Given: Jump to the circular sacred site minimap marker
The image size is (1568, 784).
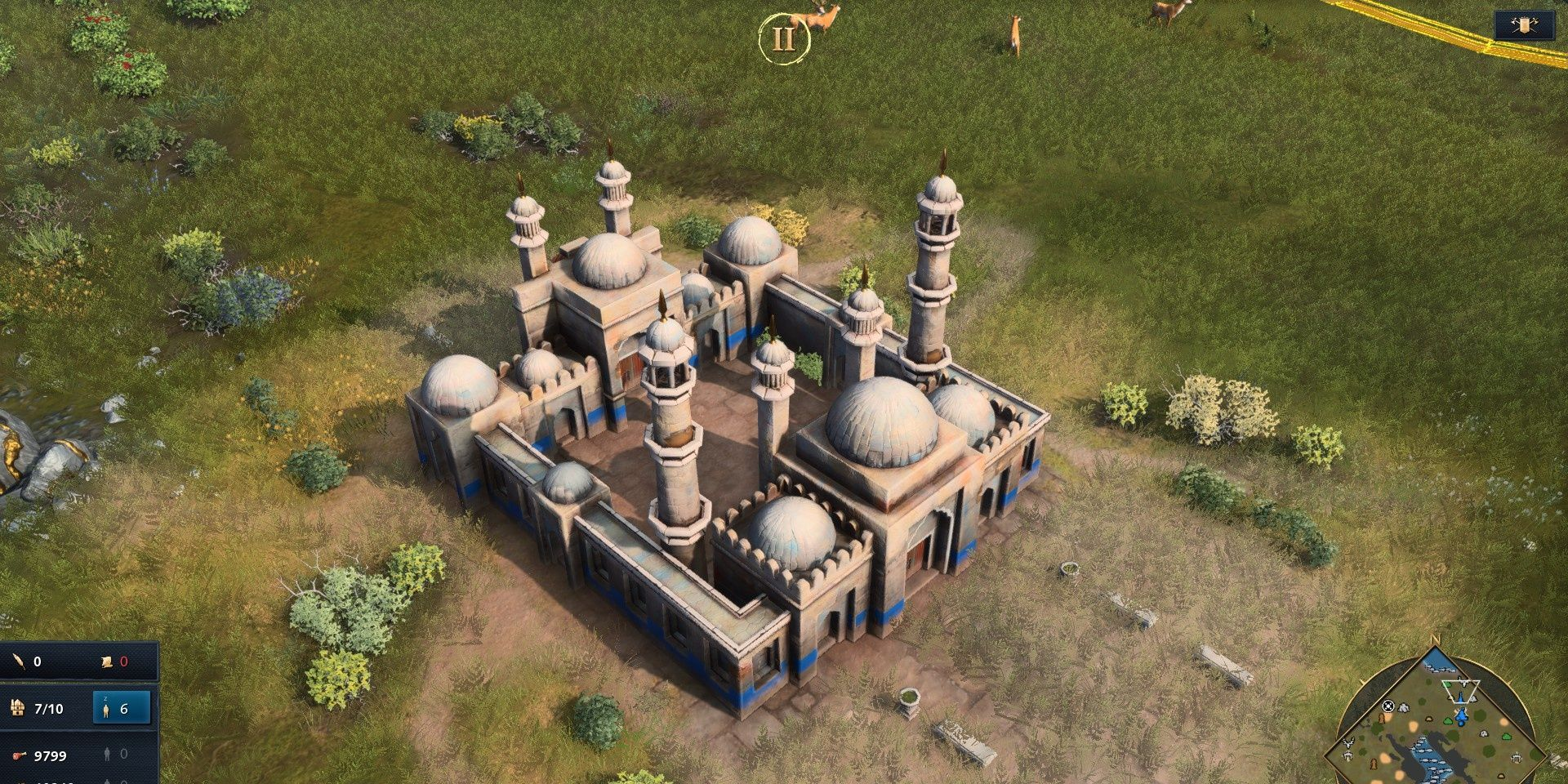Looking at the screenshot, I should click(1388, 706).
